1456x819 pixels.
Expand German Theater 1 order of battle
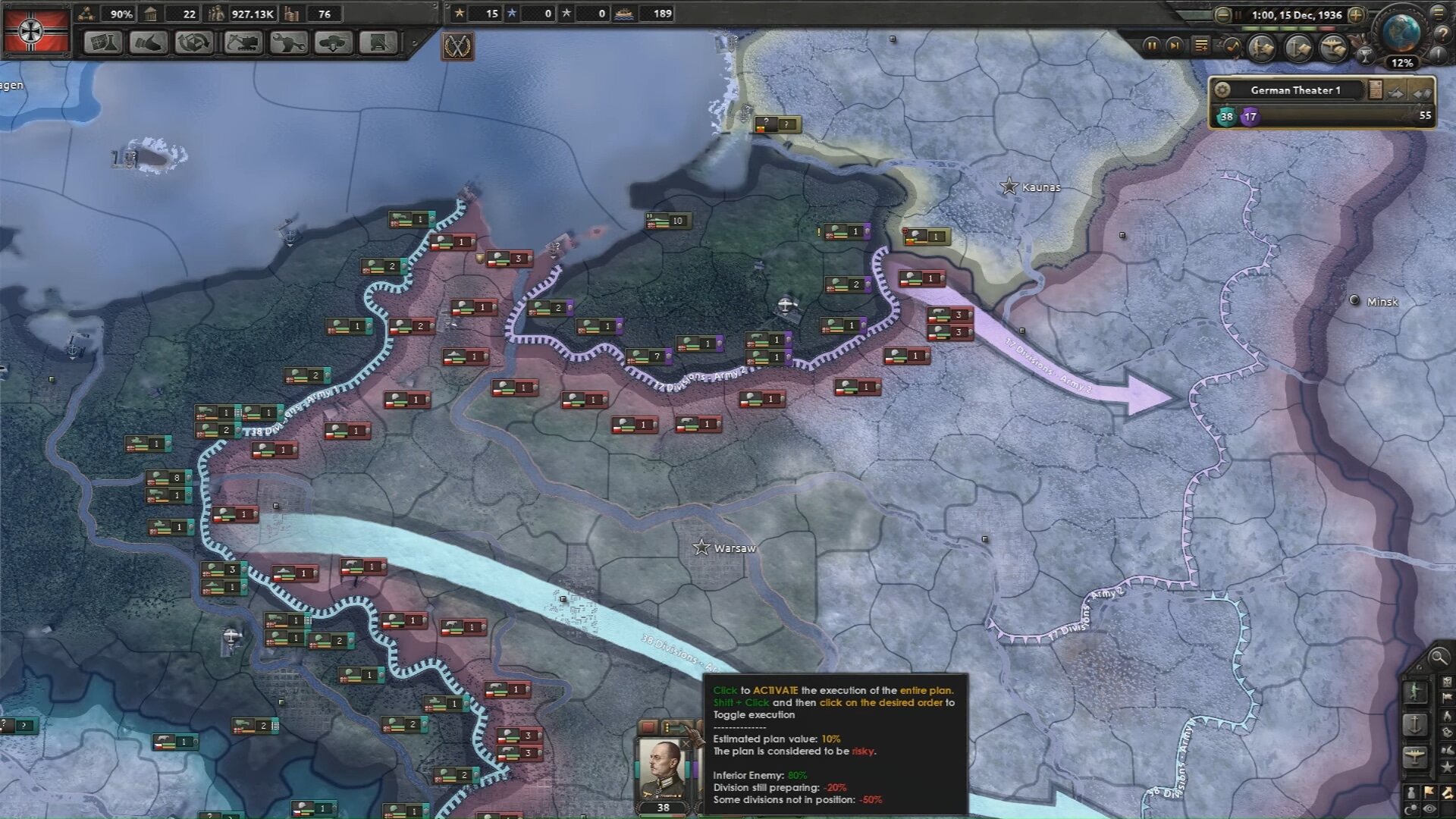tap(1376, 89)
